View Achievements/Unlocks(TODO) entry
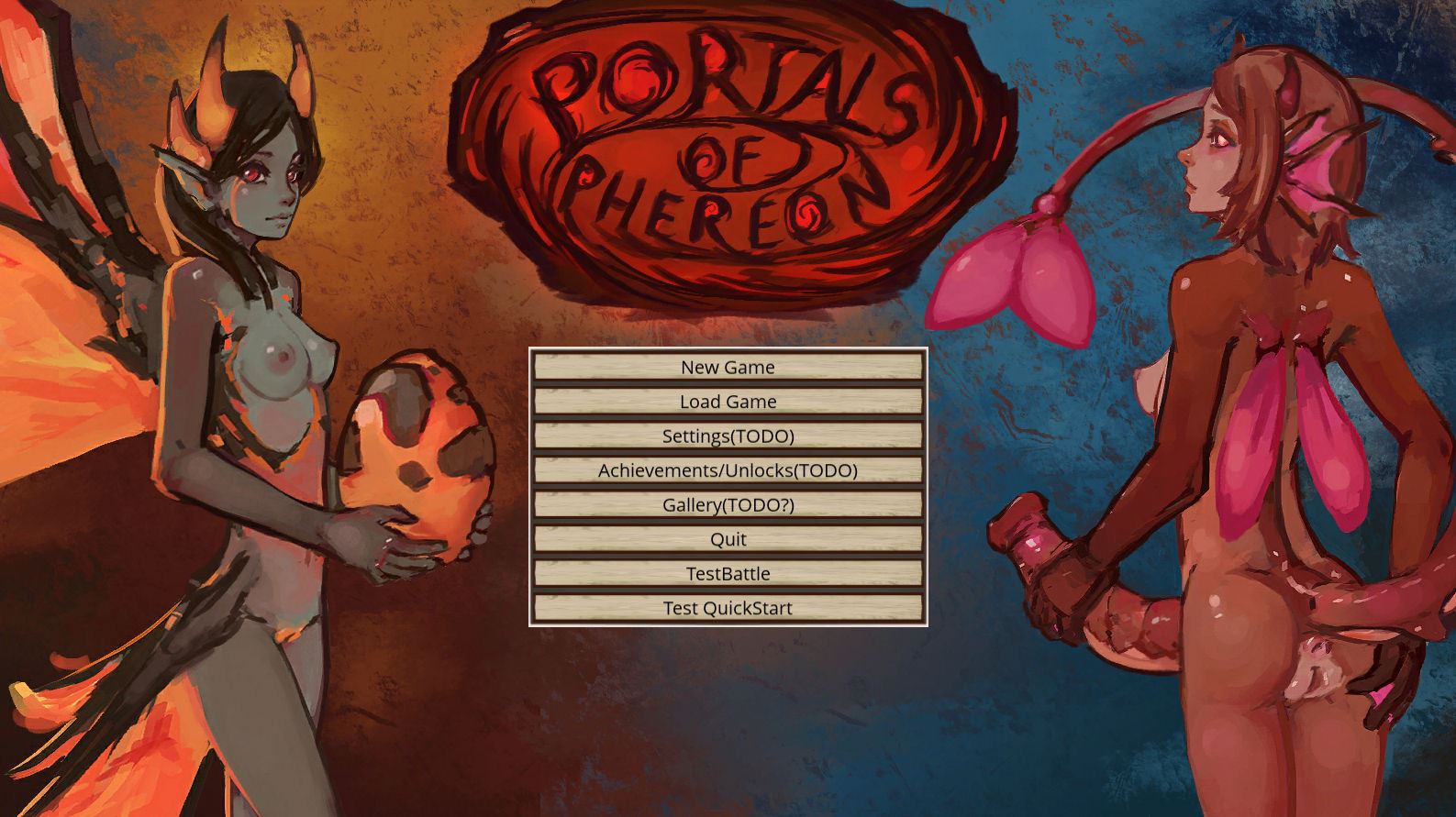 point(728,470)
